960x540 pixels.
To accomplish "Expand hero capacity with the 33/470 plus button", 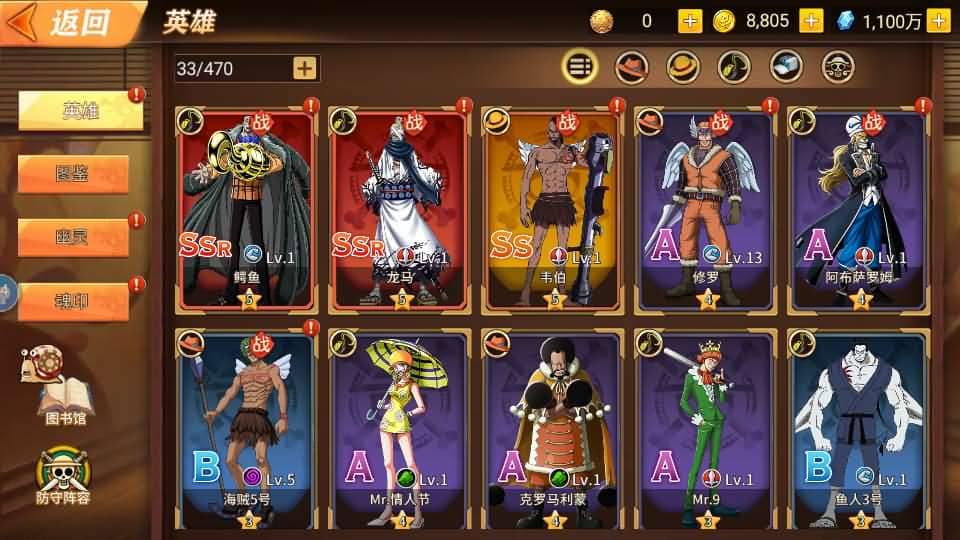I will pos(304,68).
